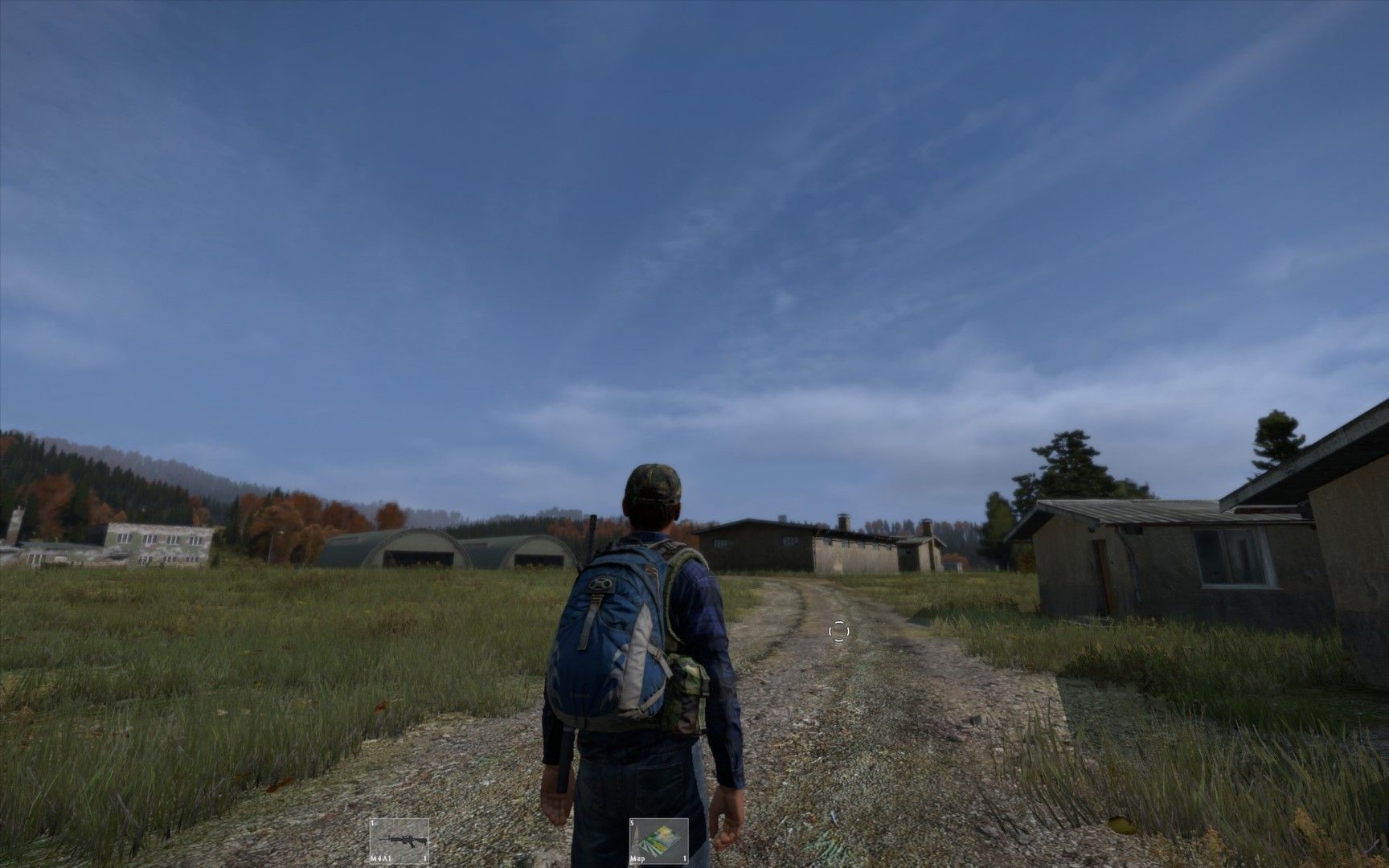Click the quantity counter on the Map slot
1389x868 pixels.
[x=683, y=858]
